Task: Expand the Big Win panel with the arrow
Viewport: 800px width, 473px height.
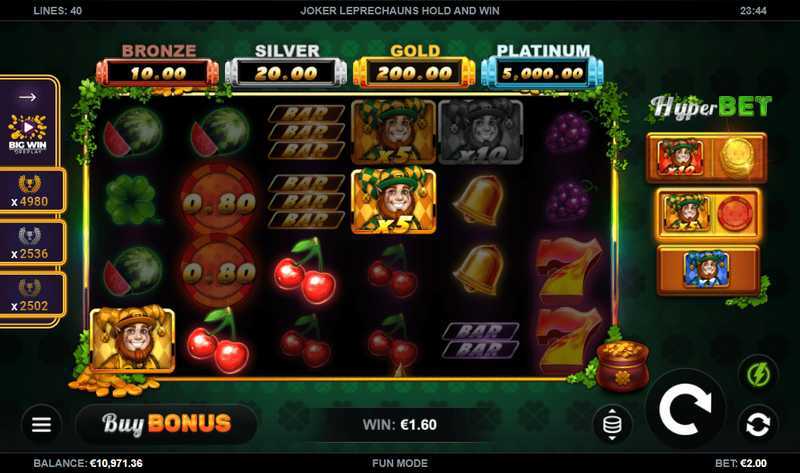Action: tap(28, 97)
